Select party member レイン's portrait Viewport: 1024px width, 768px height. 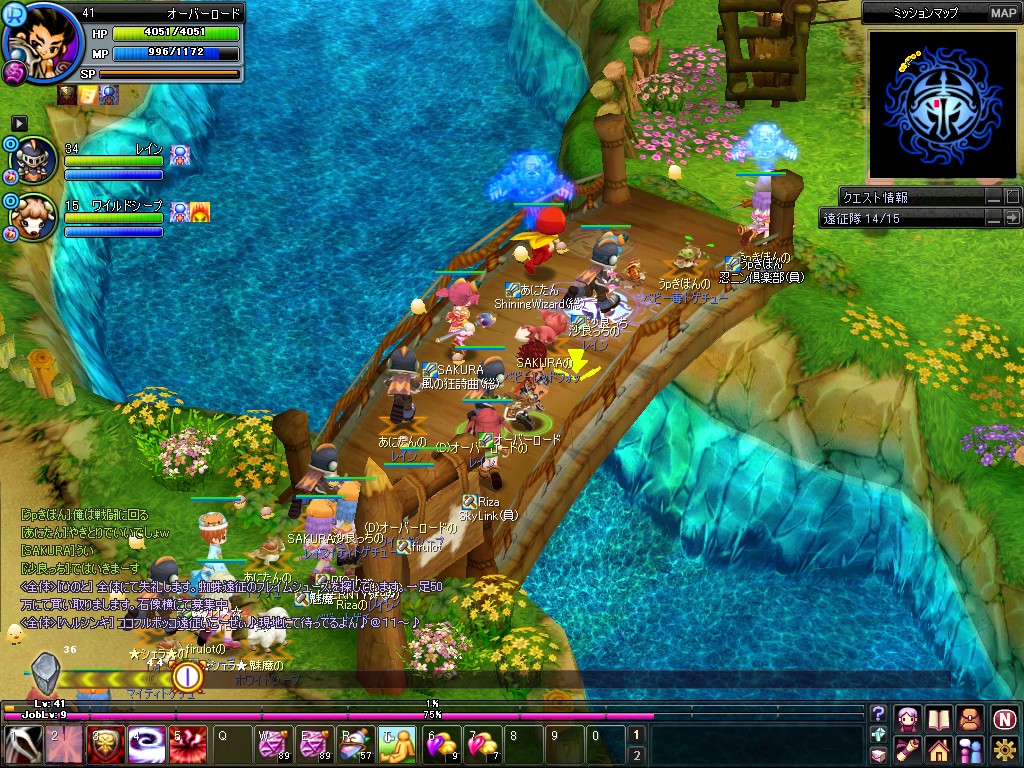click(x=34, y=158)
